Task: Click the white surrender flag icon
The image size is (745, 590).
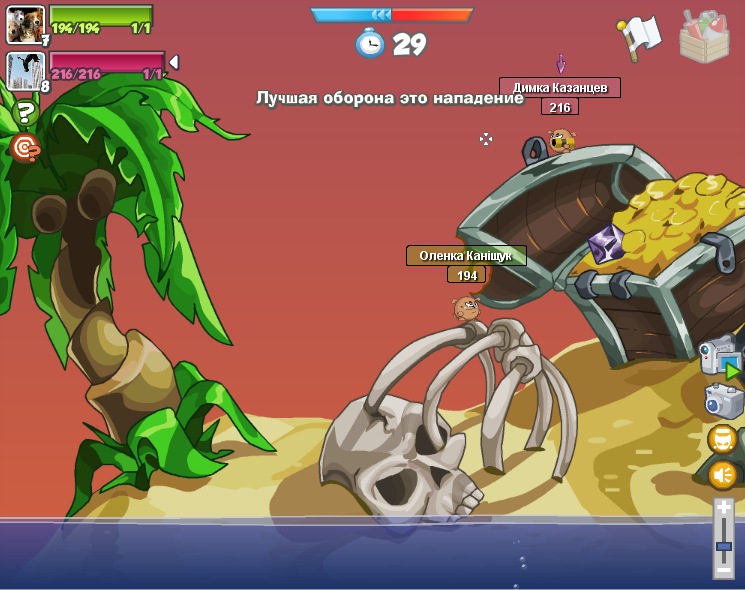Action: (x=639, y=36)
